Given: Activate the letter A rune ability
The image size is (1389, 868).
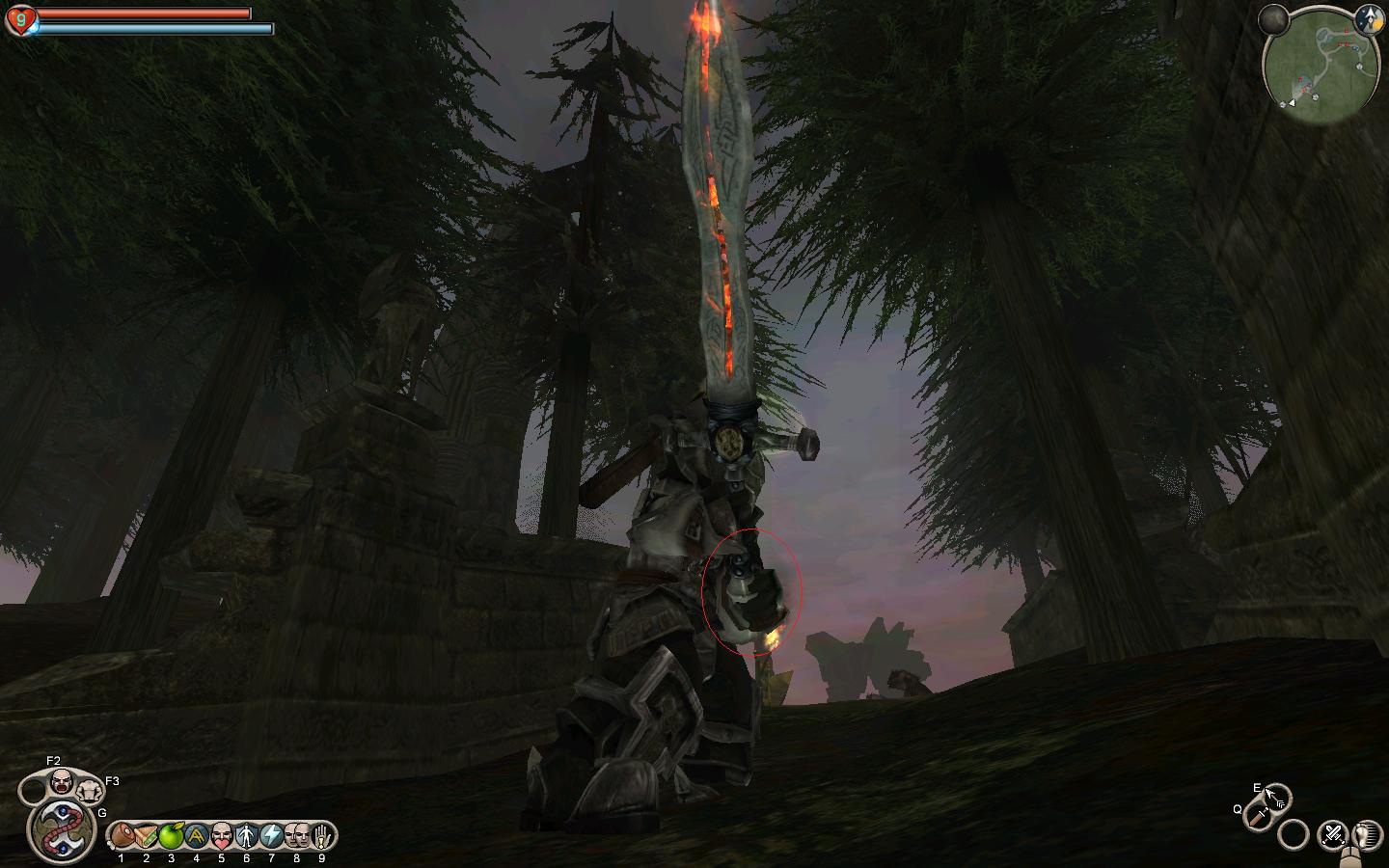Looking at the screenshot, I should click(197, 835).
